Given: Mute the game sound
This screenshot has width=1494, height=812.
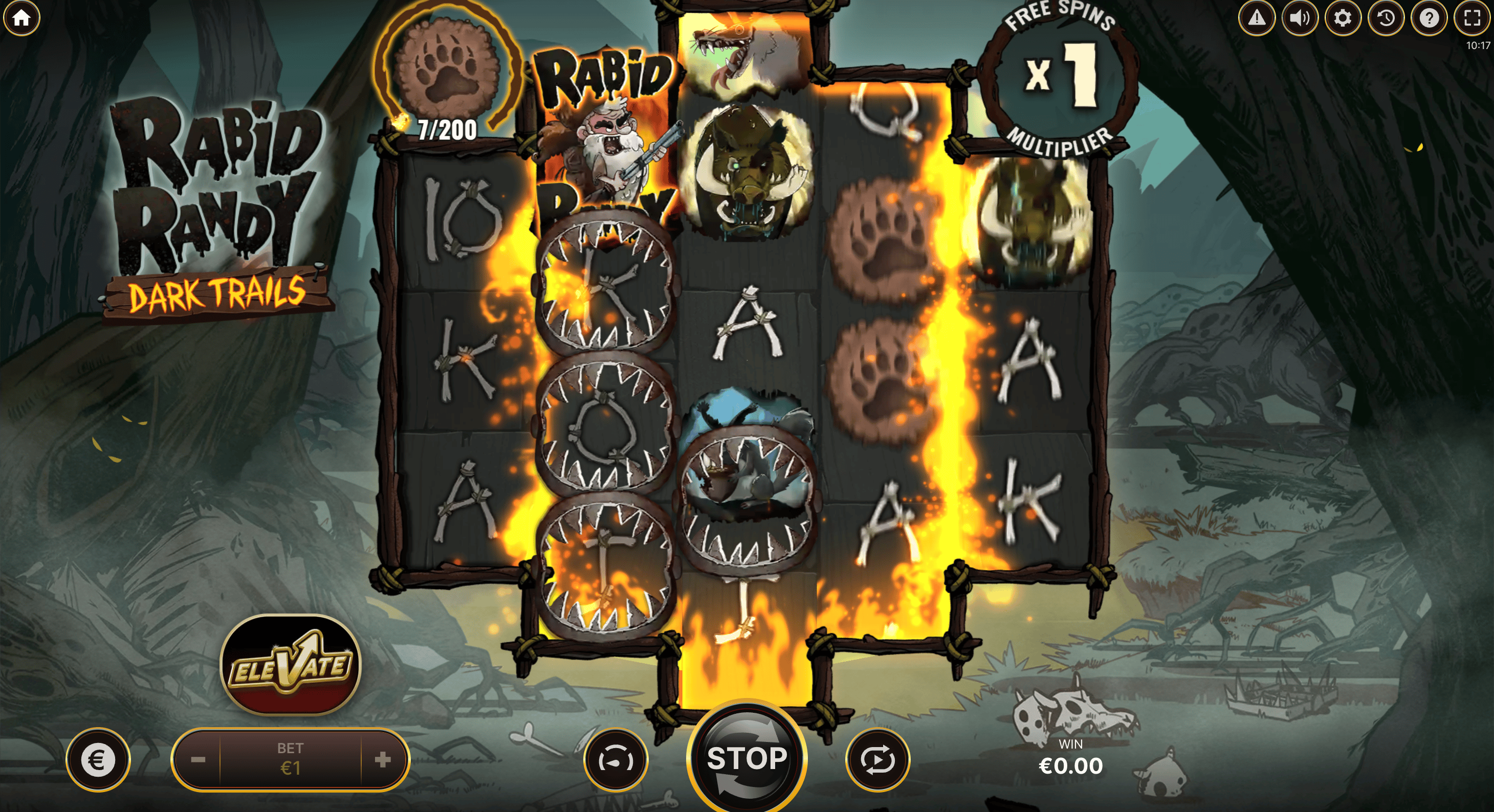Looking at the screenshot, I should tap(1299, 18).
